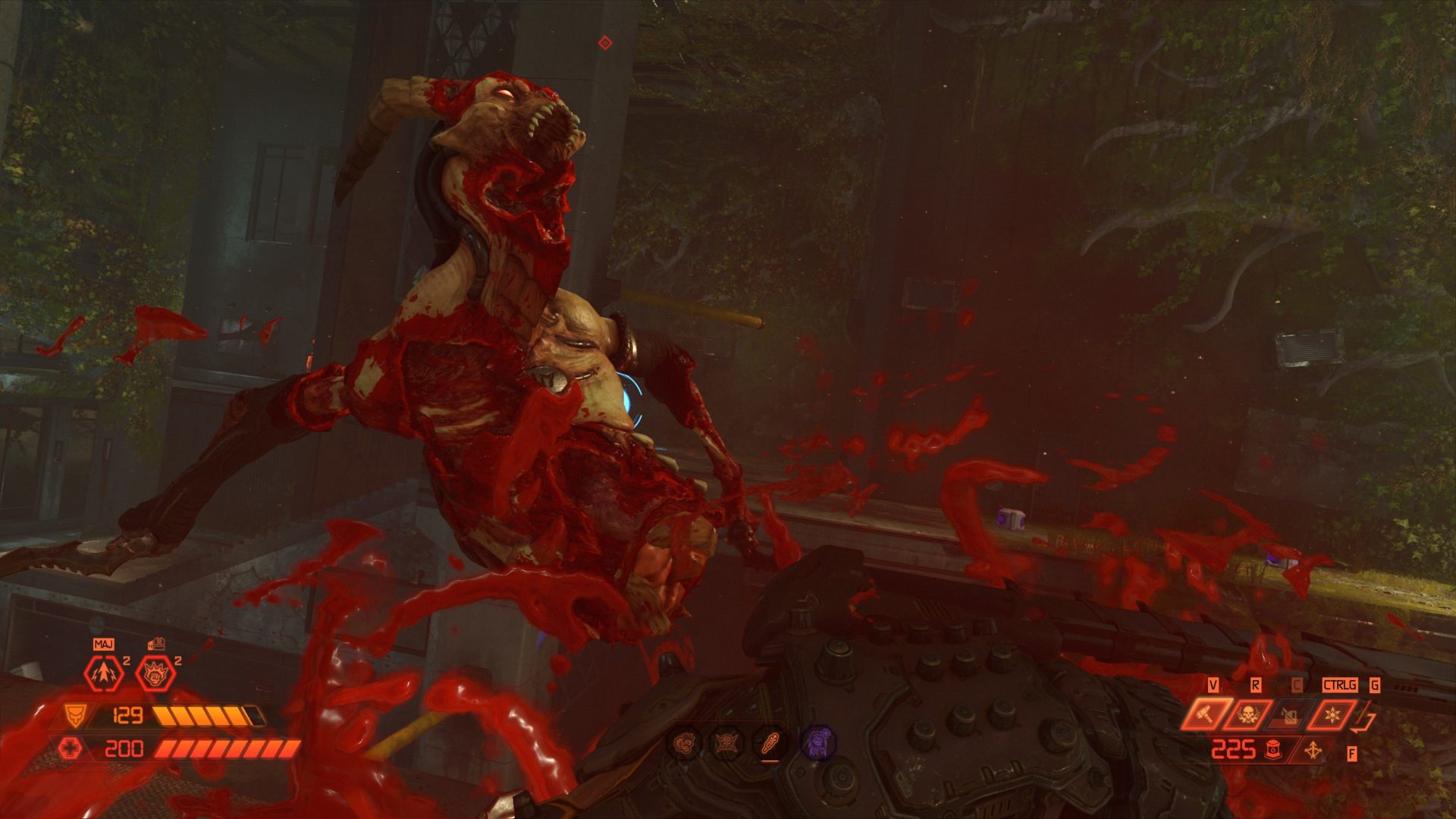Click the armor shield icon

tap(74, 714)
